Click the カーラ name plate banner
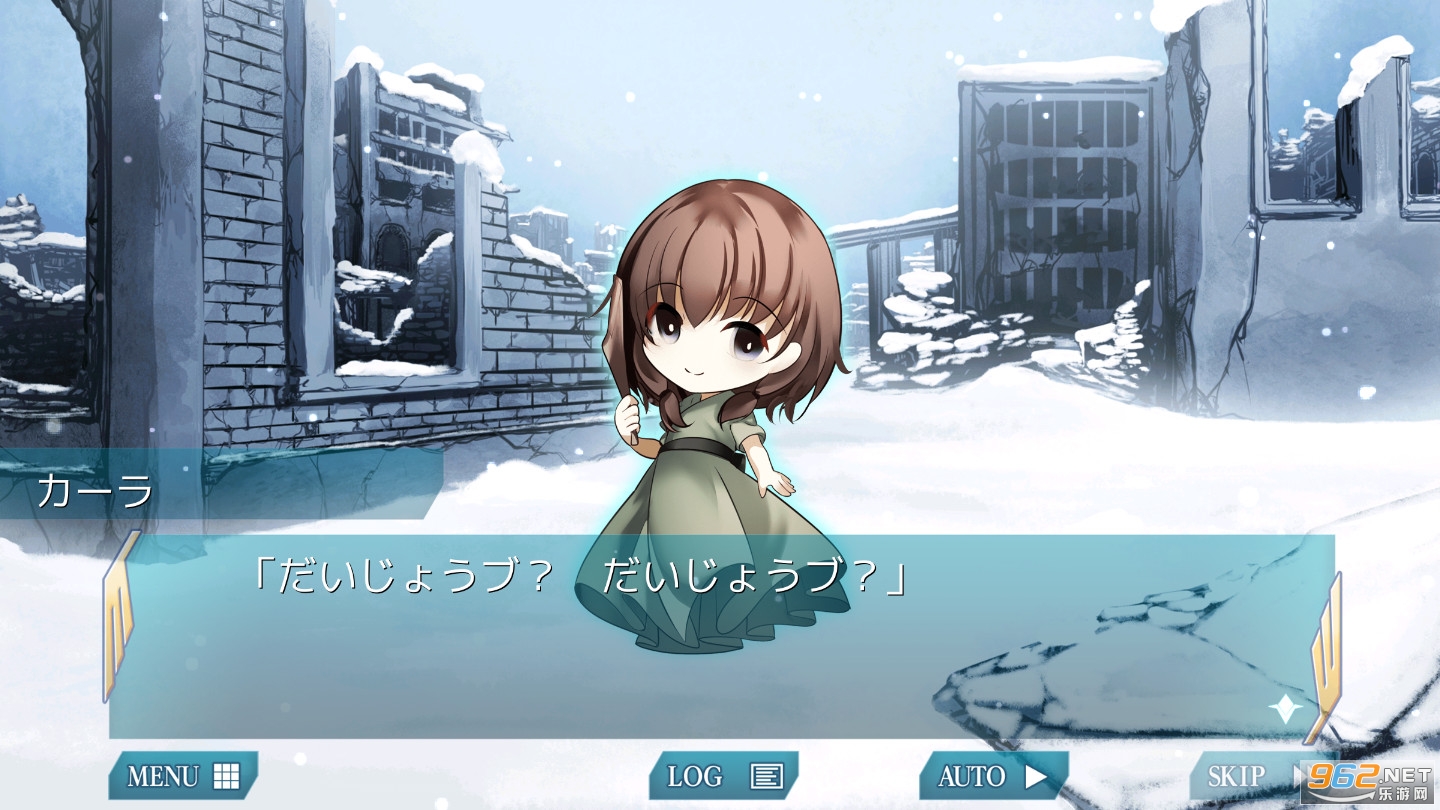 click(95, 488)
